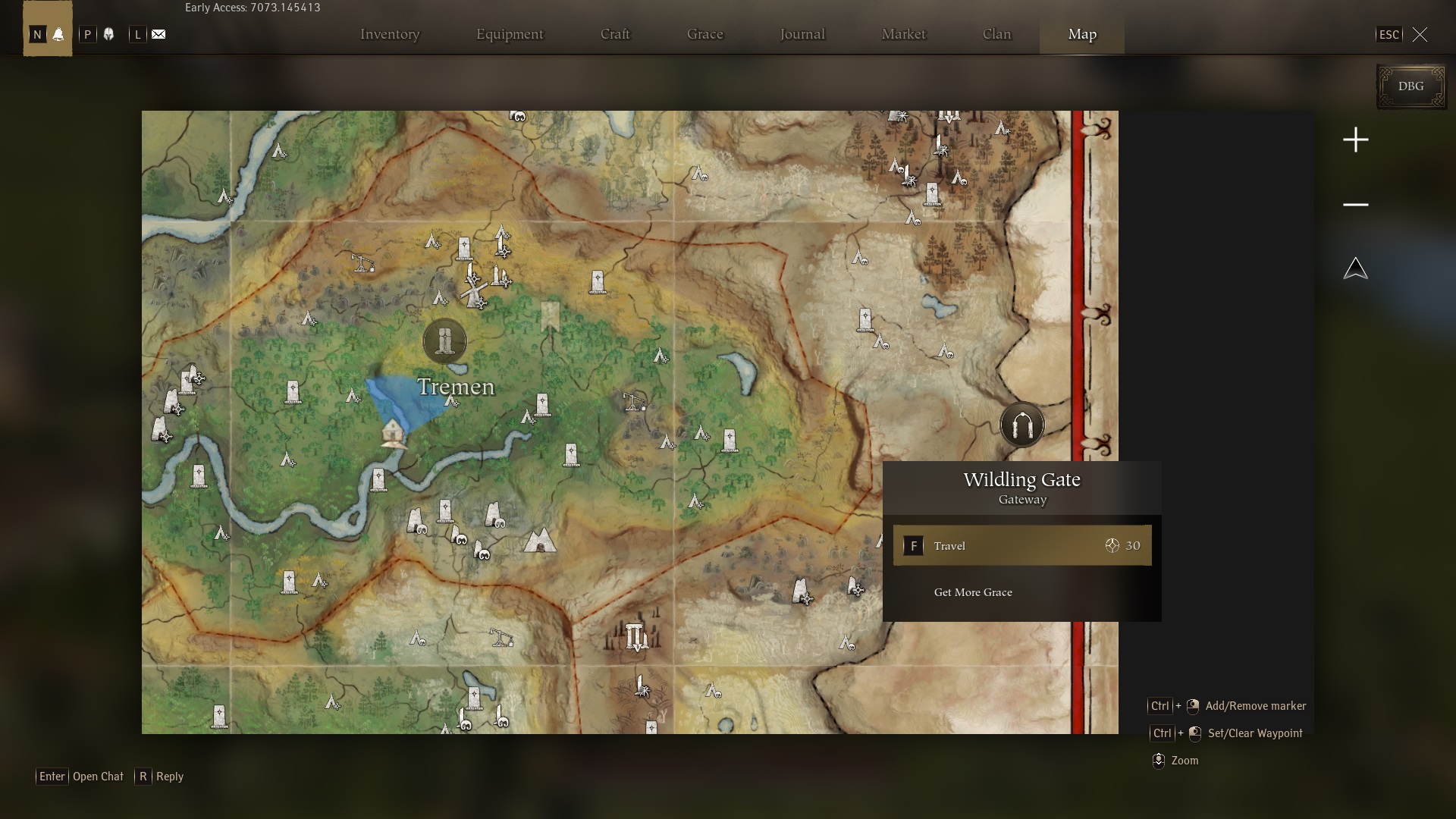Image resolution: width=1456 pixels, height=819 pixels.
Task: Open the DBG debug panel
Action: click(x=1410, y=86)
